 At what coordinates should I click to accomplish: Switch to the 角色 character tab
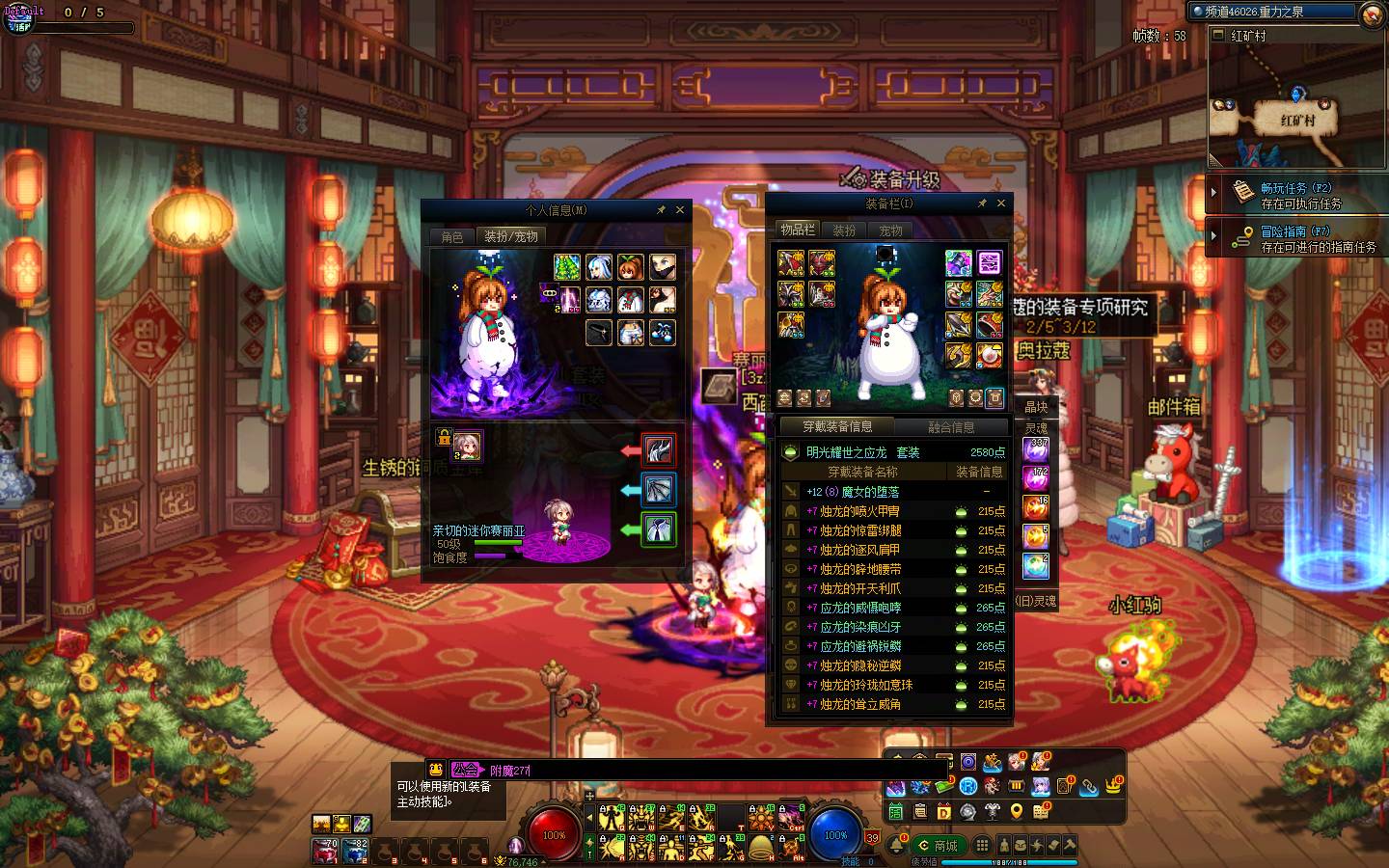point(452,236)
